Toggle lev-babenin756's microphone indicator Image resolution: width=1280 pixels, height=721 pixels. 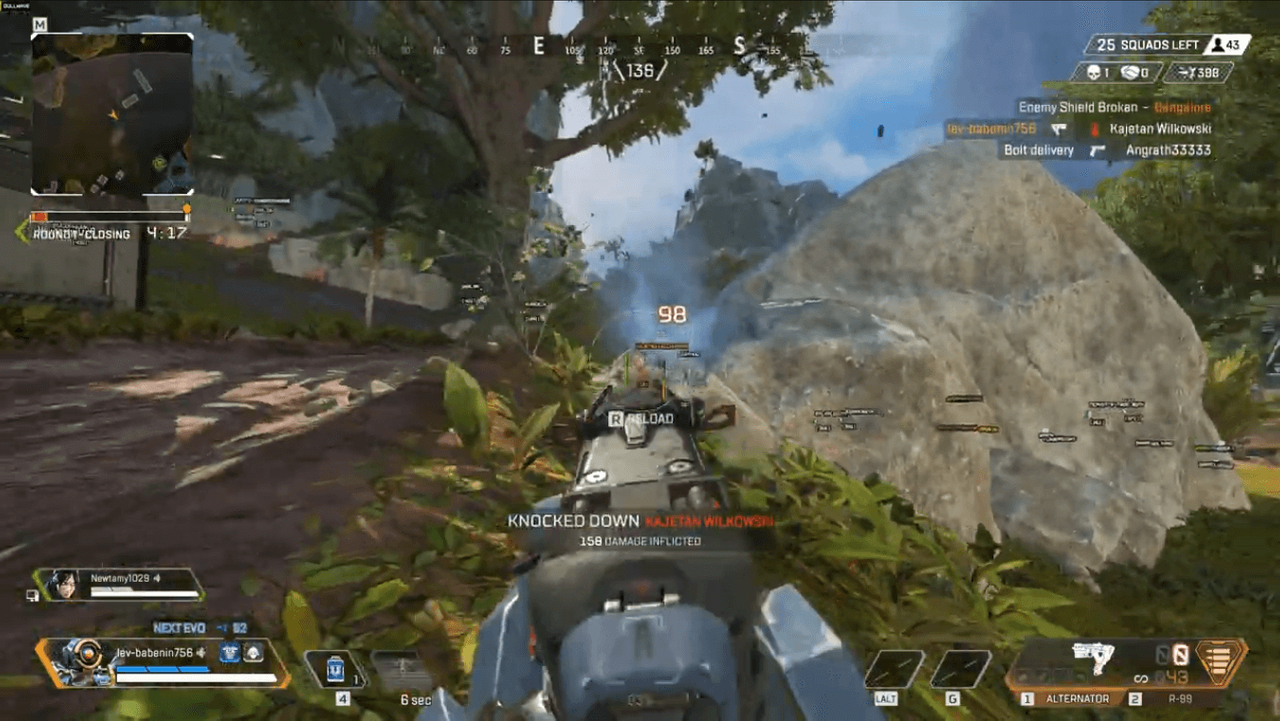202,653
